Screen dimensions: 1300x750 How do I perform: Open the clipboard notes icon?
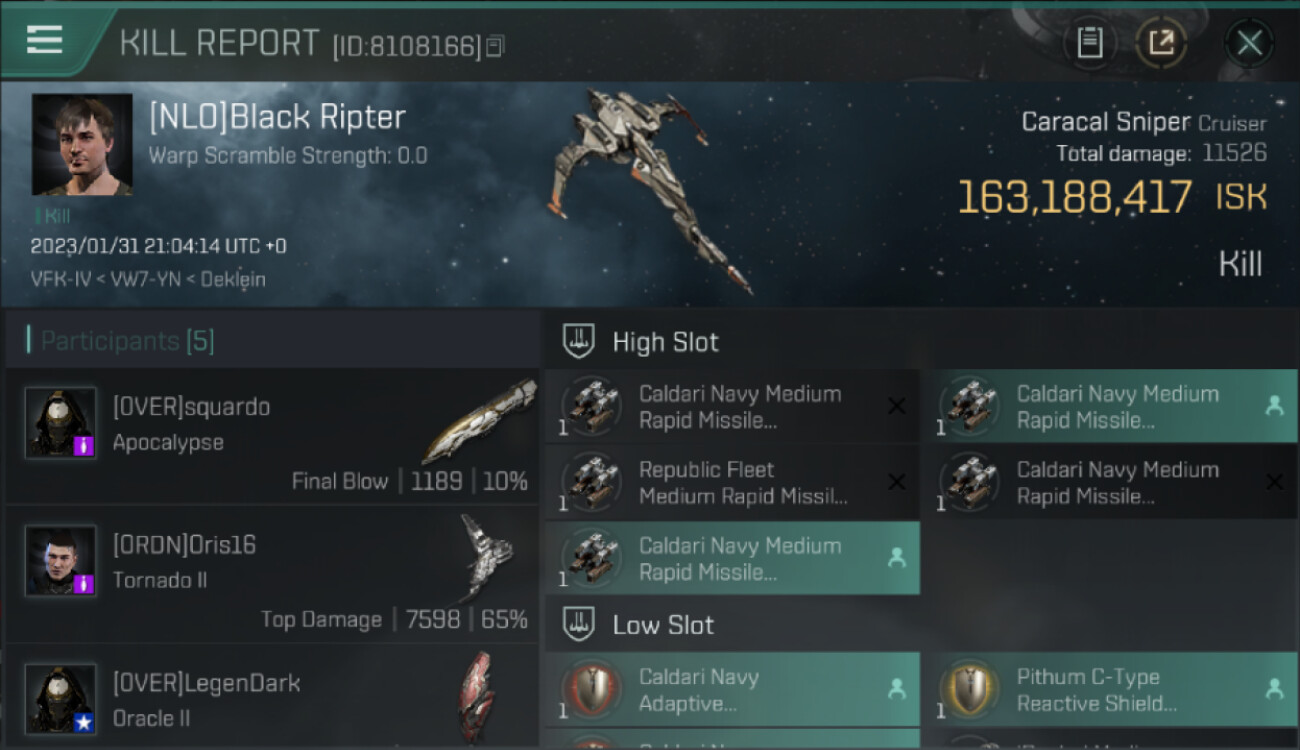point(1090,43)
